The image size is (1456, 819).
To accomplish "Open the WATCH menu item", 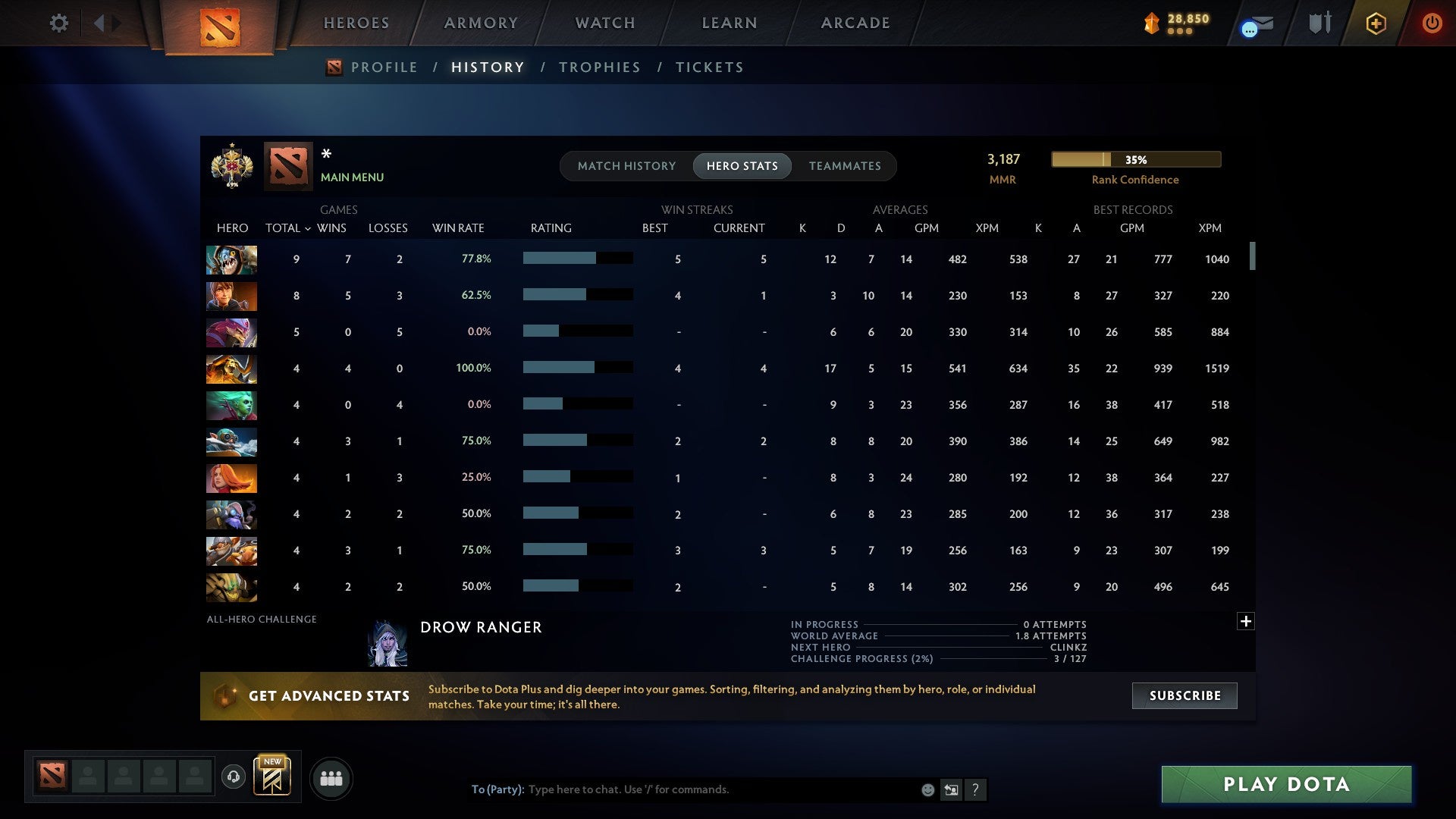I will [604, 22].
